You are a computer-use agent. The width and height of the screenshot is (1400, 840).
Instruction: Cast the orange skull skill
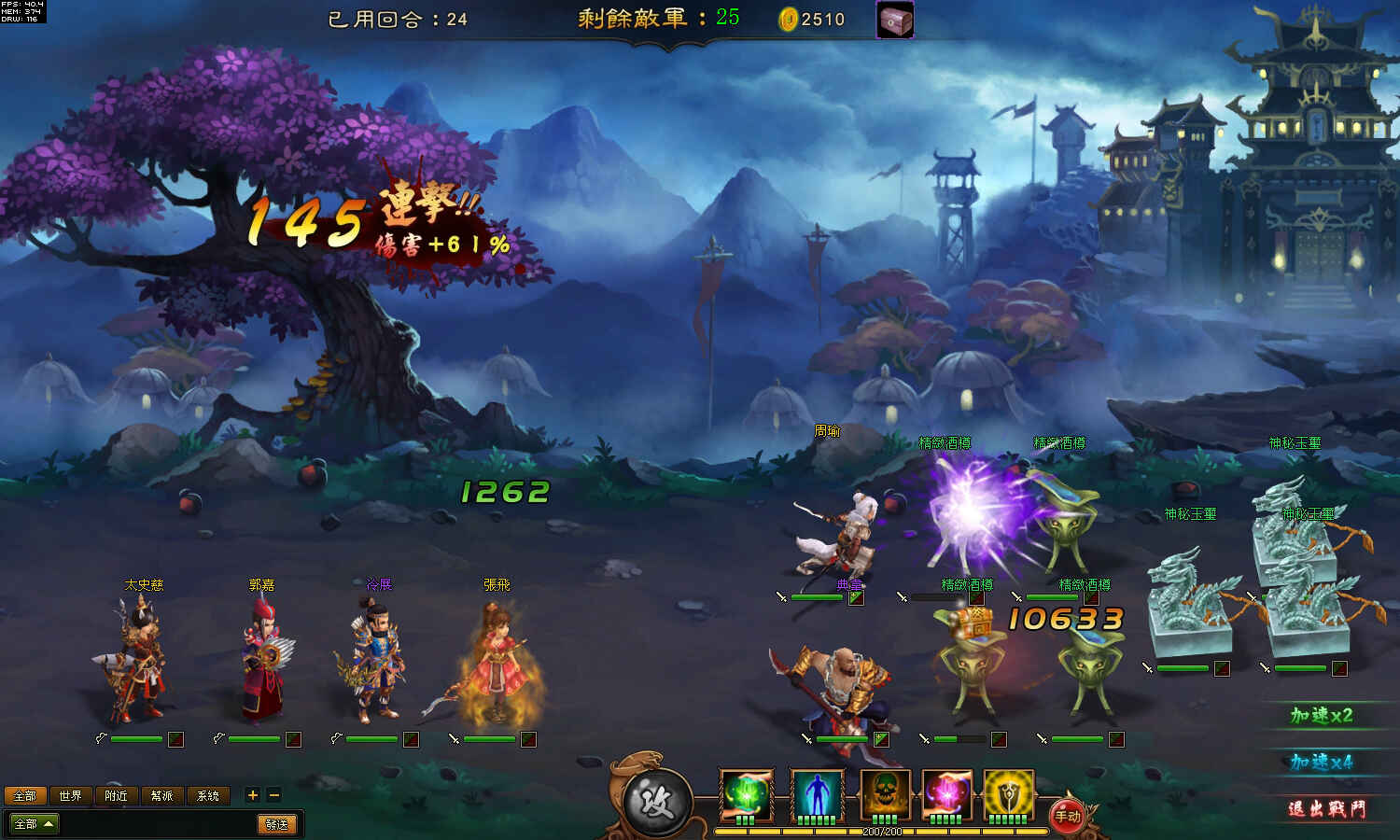click(884, 794)
